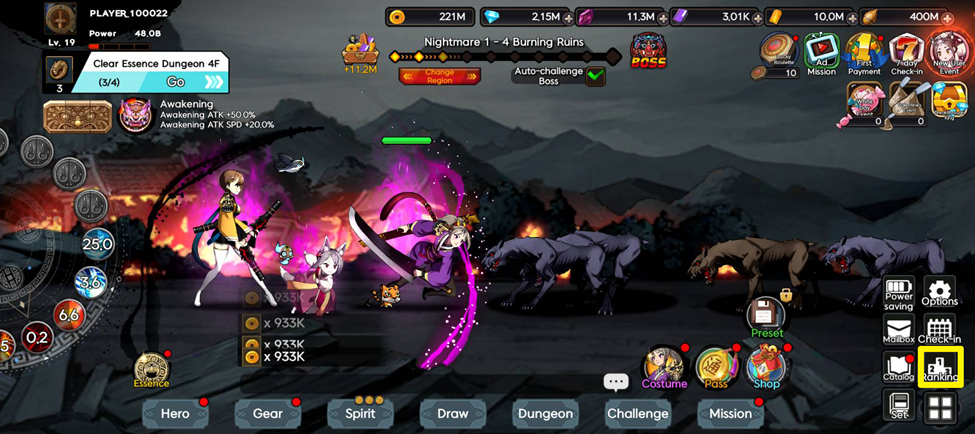Image resolution: width=975 pixels, height=434 pixels.
Task: Click the Change Region button
Action: coord(439,76)
